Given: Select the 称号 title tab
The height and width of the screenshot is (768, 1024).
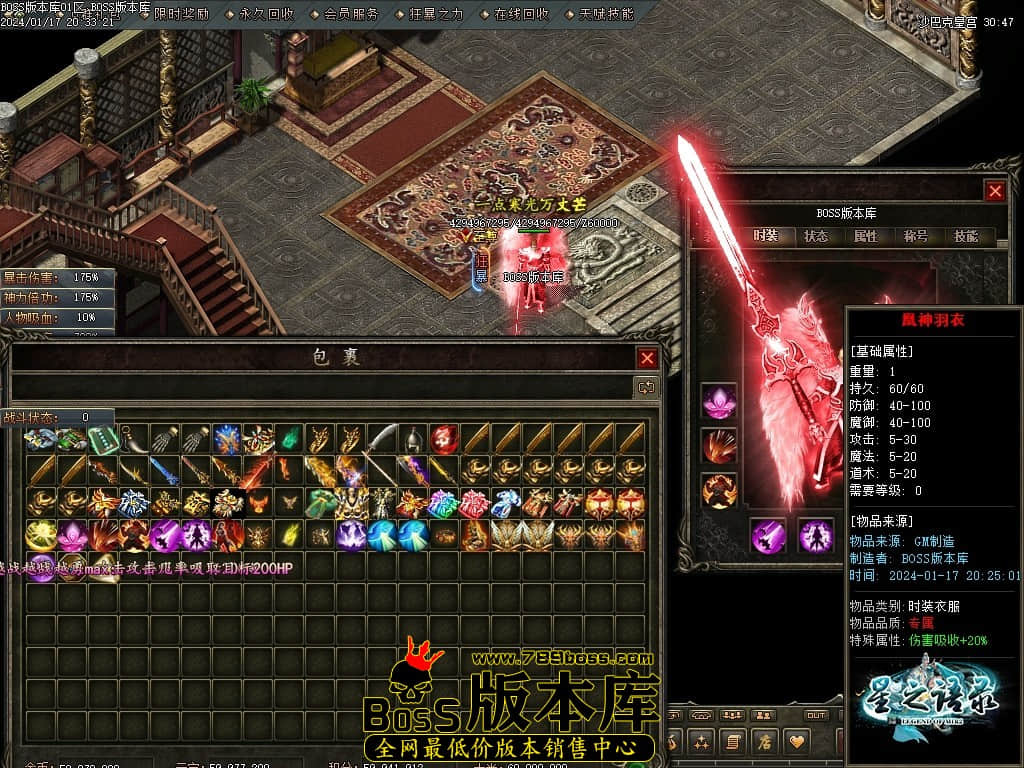Looking at the screenshot, I should point(916,237).
